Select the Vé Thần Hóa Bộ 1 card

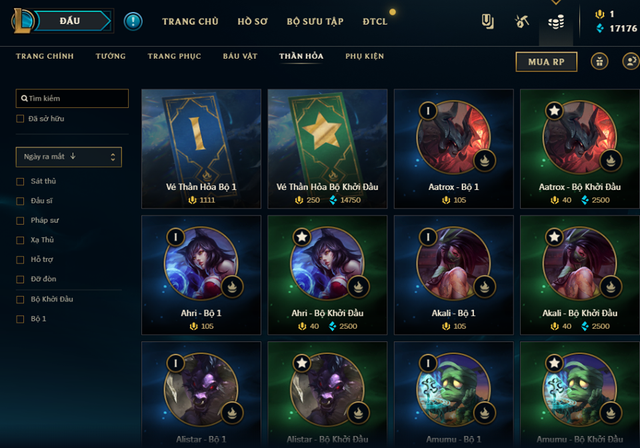pos(201,148)
